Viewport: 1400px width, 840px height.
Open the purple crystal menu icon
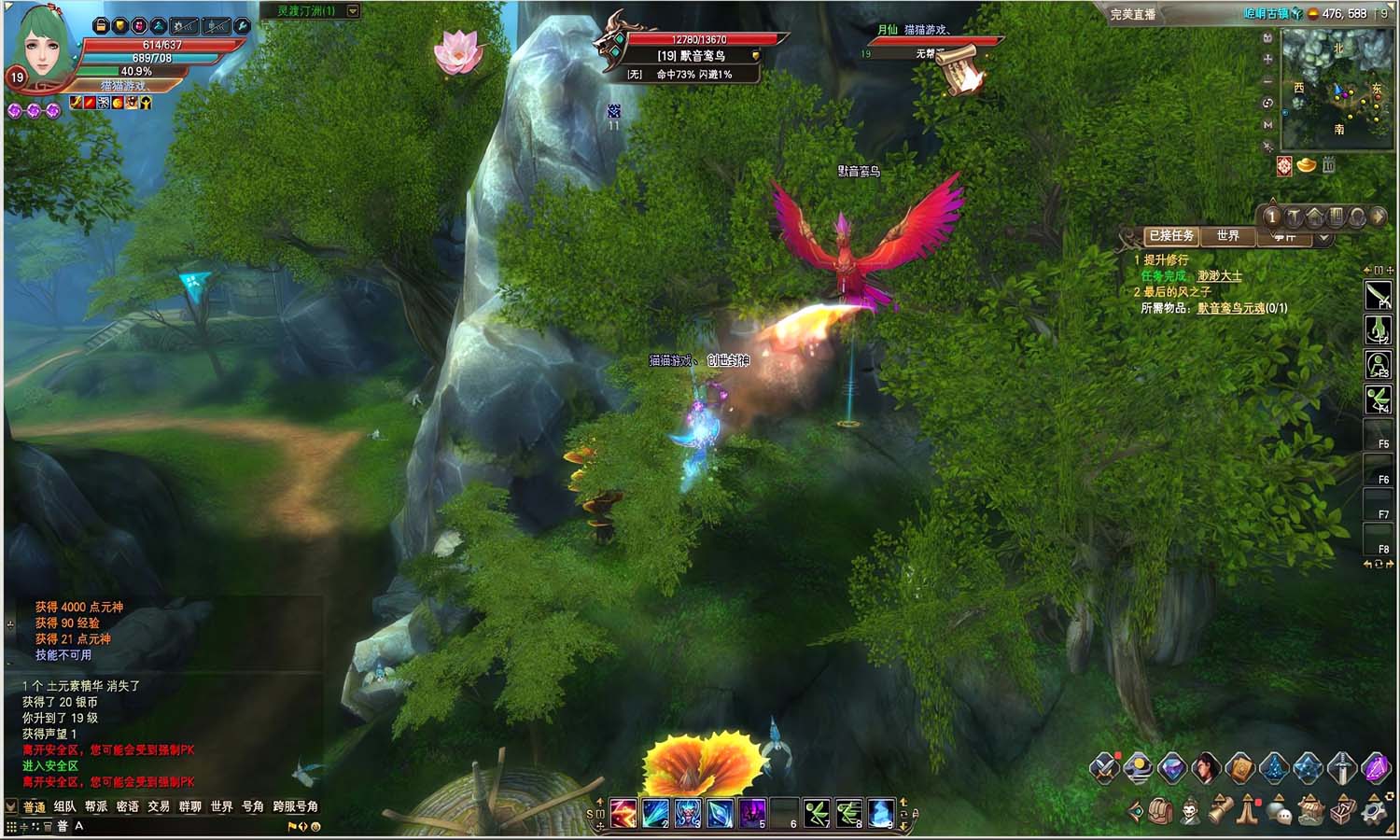(1376, 768)
